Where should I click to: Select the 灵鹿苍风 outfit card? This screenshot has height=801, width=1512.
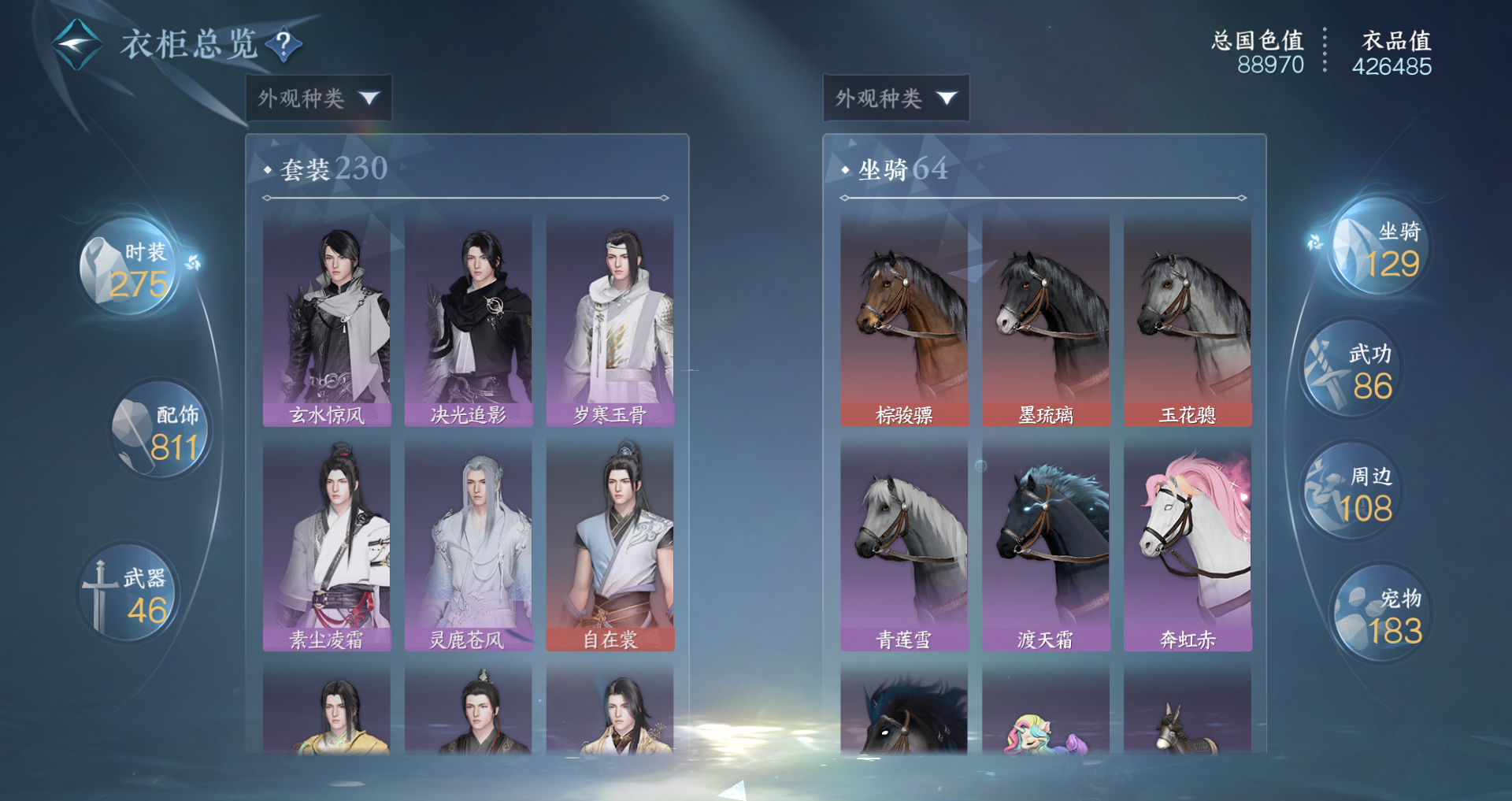(x=469, y=546)
